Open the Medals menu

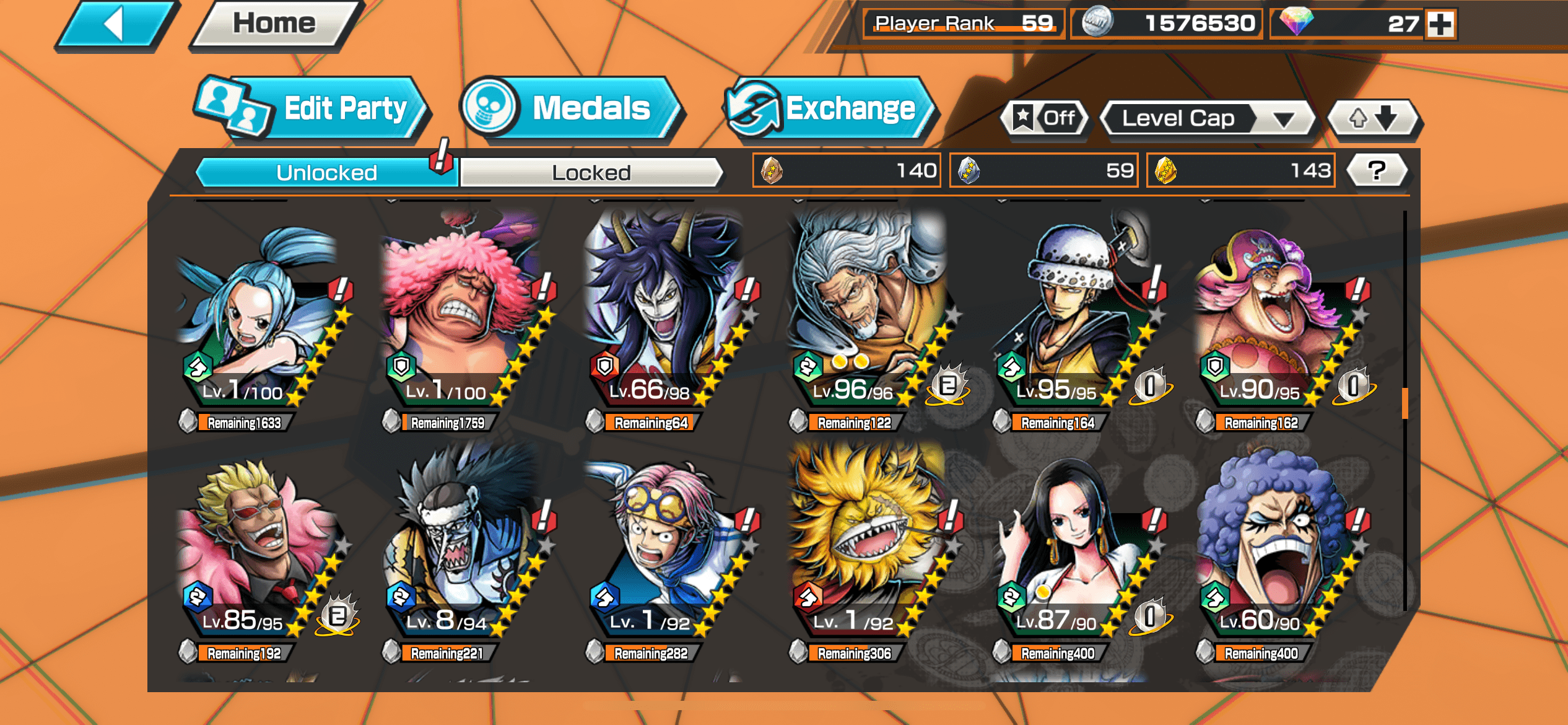coord(573,109)
